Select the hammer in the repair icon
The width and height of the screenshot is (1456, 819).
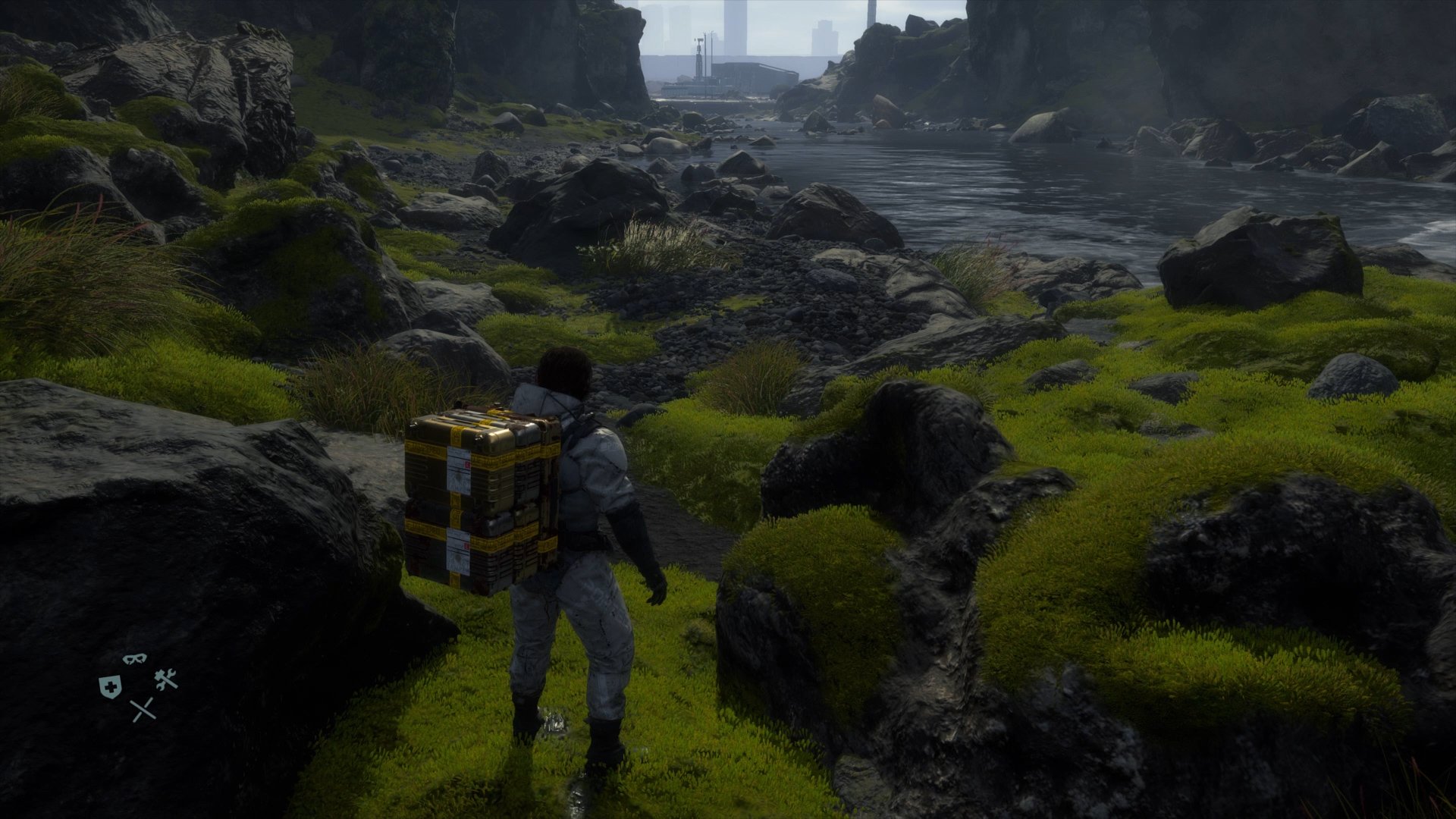point(159,675)
